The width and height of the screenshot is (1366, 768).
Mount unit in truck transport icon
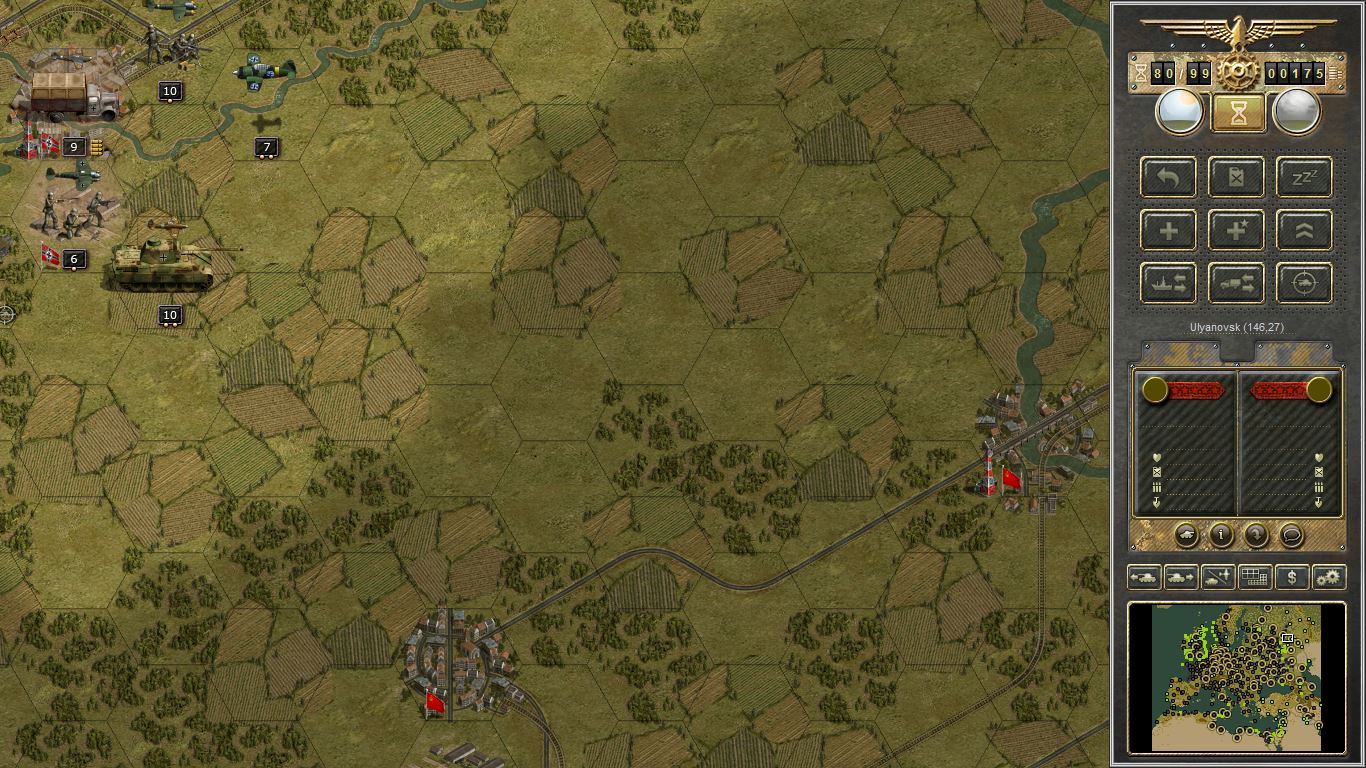point(1236,283)
